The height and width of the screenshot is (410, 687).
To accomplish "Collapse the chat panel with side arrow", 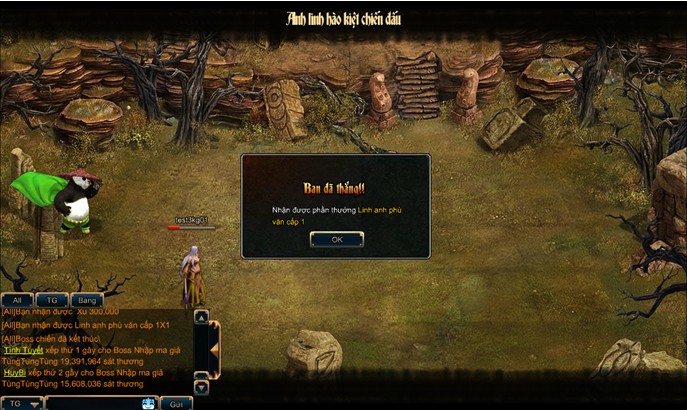I will tap(213, 352).
